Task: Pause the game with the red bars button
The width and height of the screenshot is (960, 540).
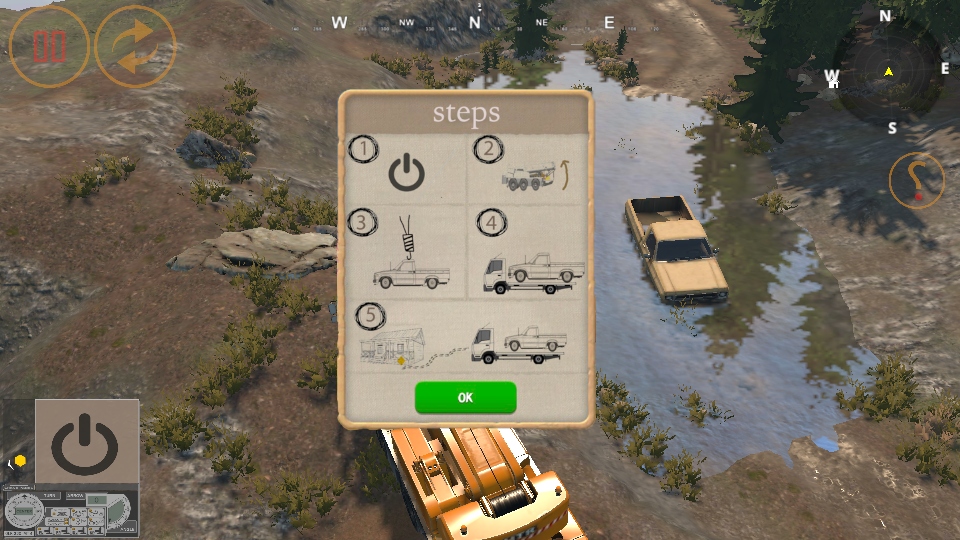Action: 49,47
